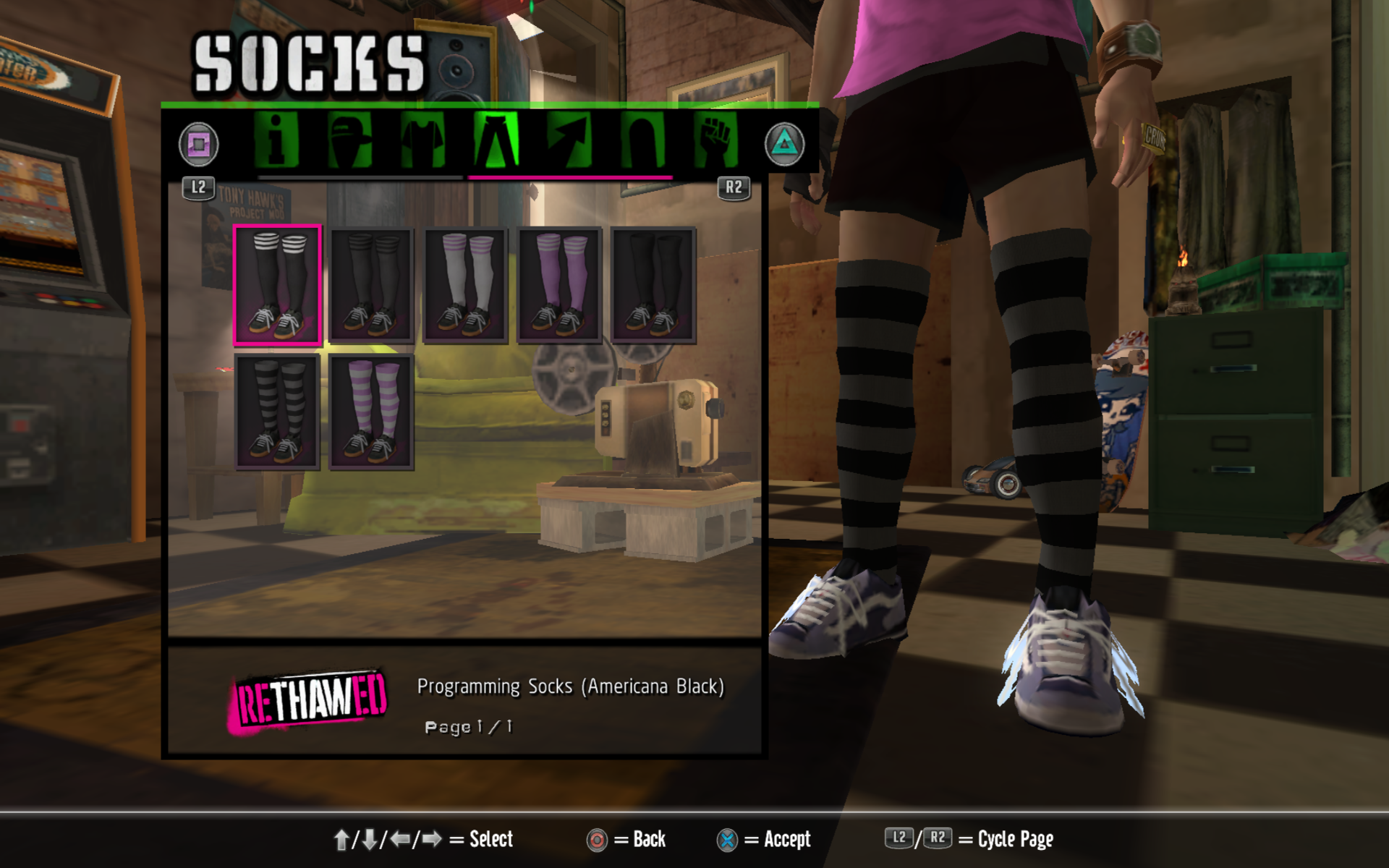Viewport: 1389px width, 868px height.
Task: Switch to the t-shirt tab
Action: click(423, 141)
